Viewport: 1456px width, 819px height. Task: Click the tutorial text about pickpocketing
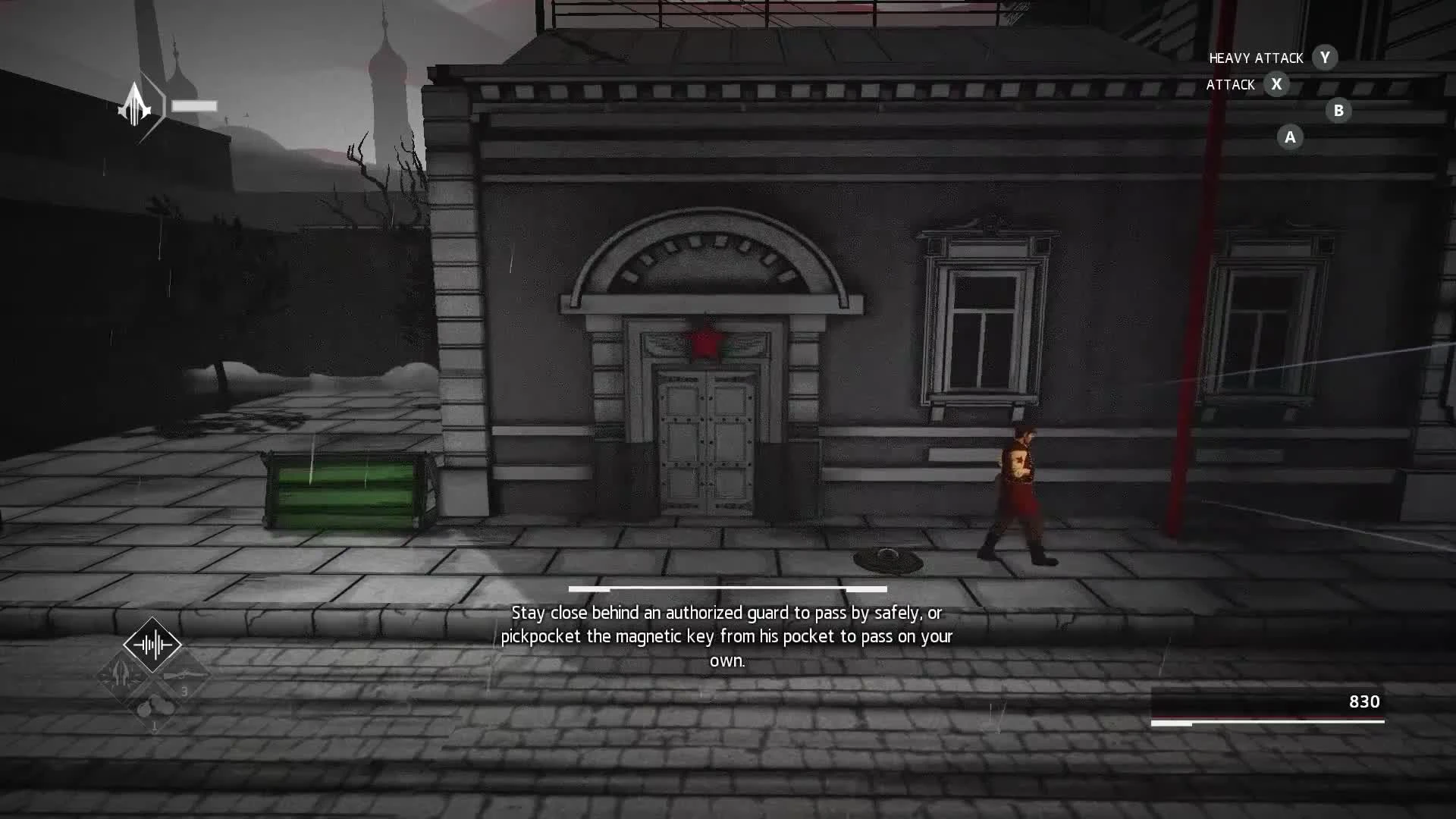pos(728,637)
